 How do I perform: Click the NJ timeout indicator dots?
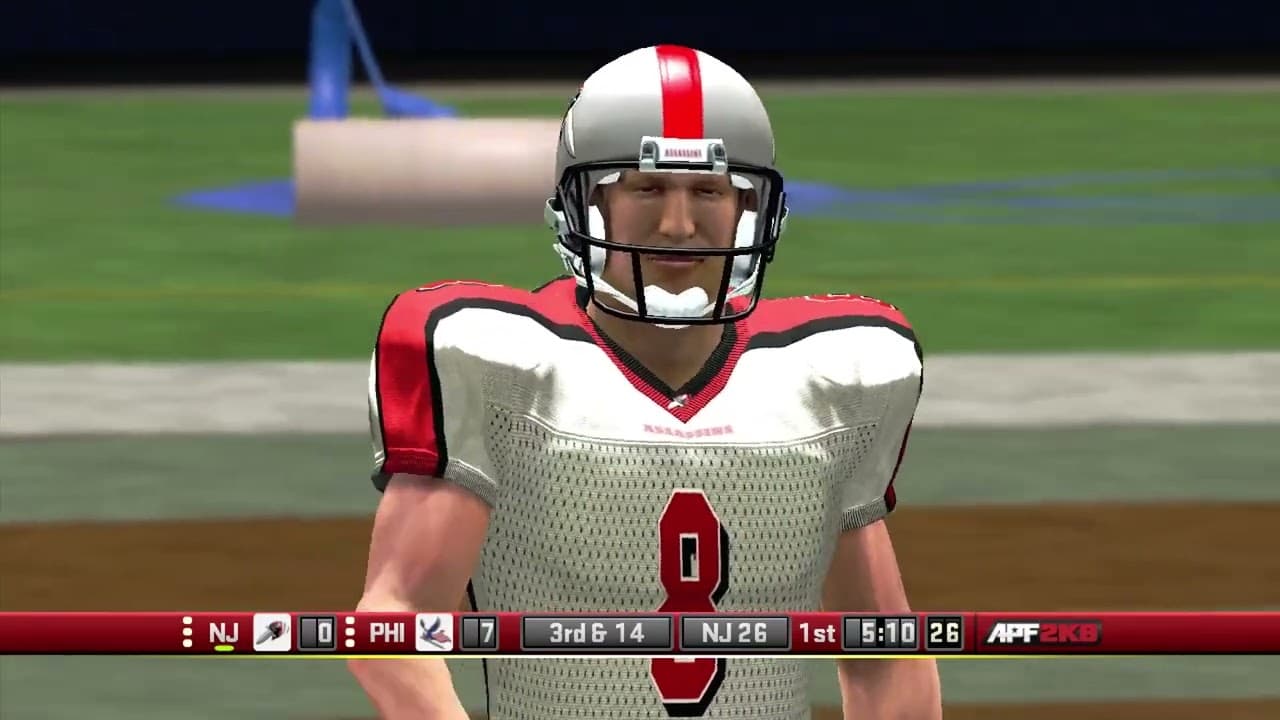click(186, 632)
